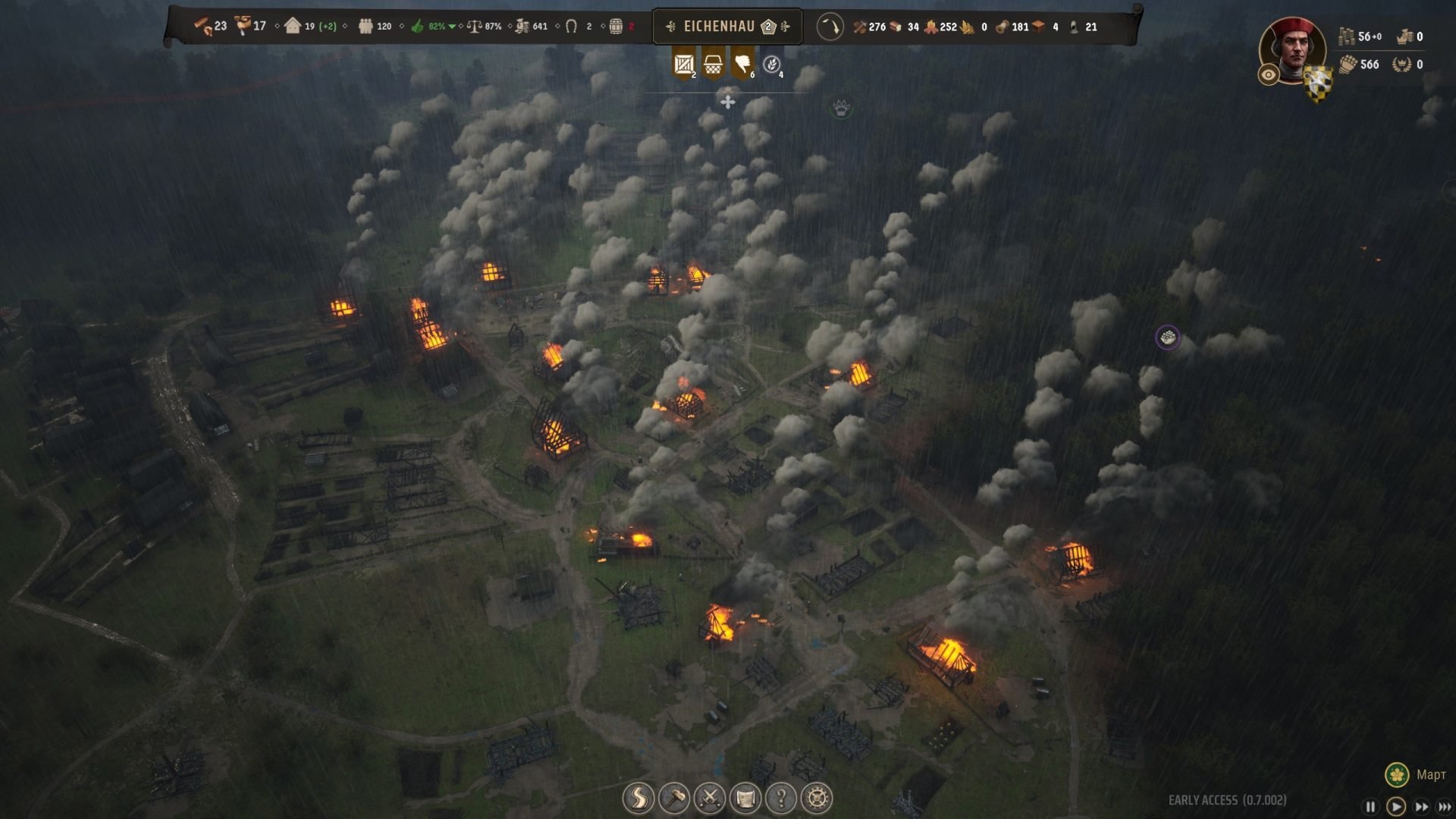
Task: Select the basket map marker in forest
Action: pos(1168,337)
